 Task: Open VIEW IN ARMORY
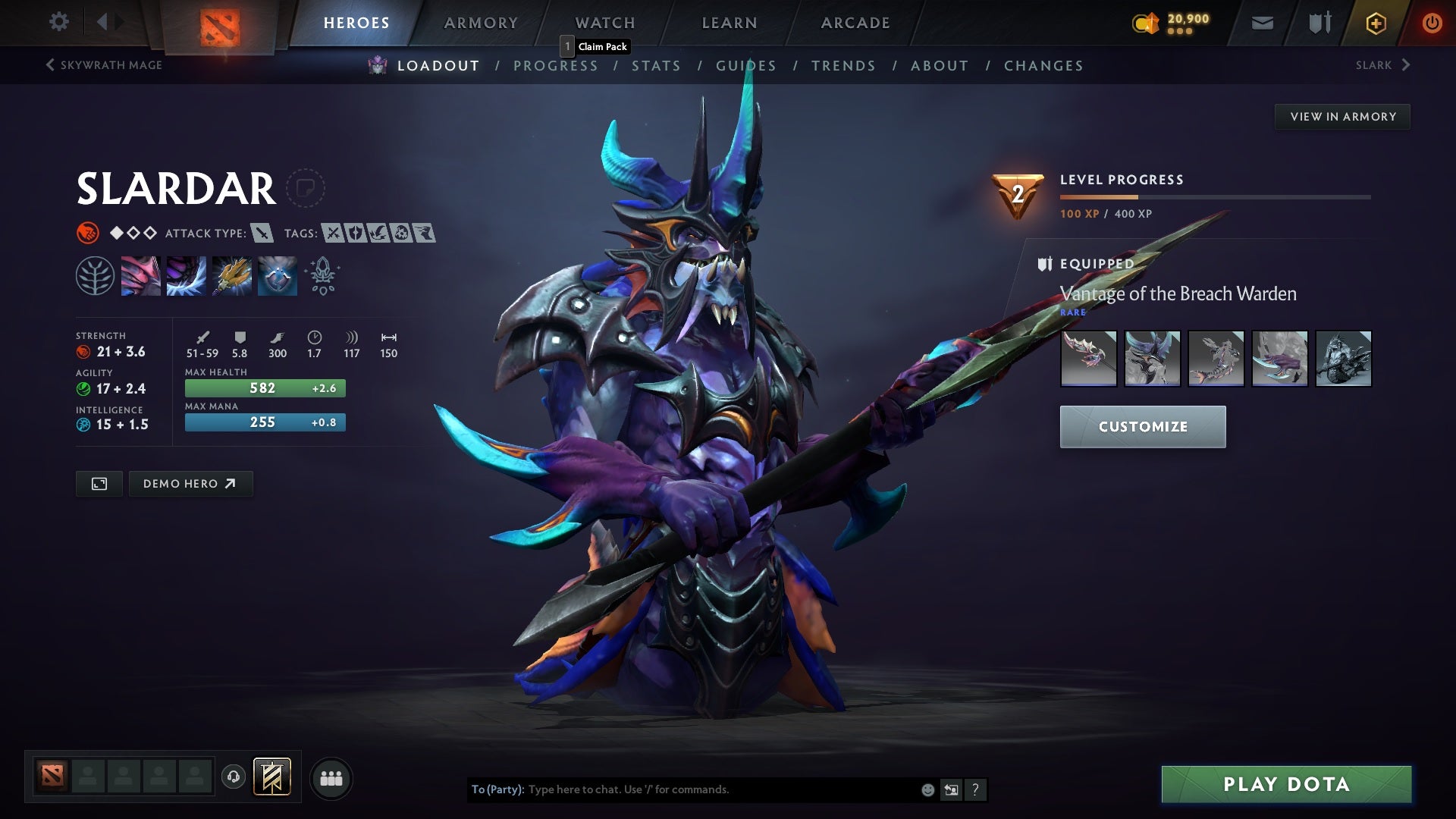[1342, 116]
